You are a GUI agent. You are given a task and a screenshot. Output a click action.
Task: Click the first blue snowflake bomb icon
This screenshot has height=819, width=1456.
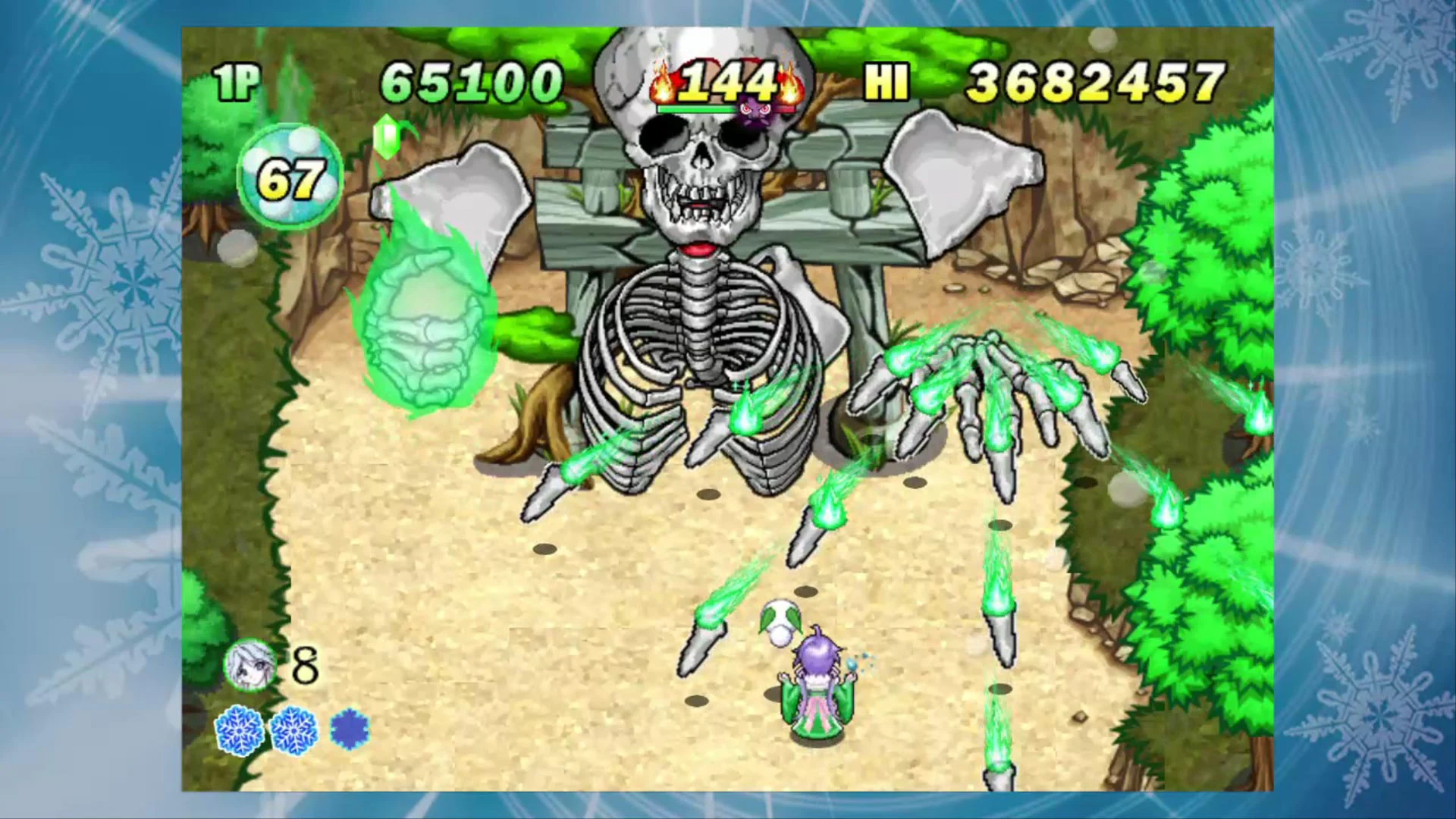[x=239, y=730]
